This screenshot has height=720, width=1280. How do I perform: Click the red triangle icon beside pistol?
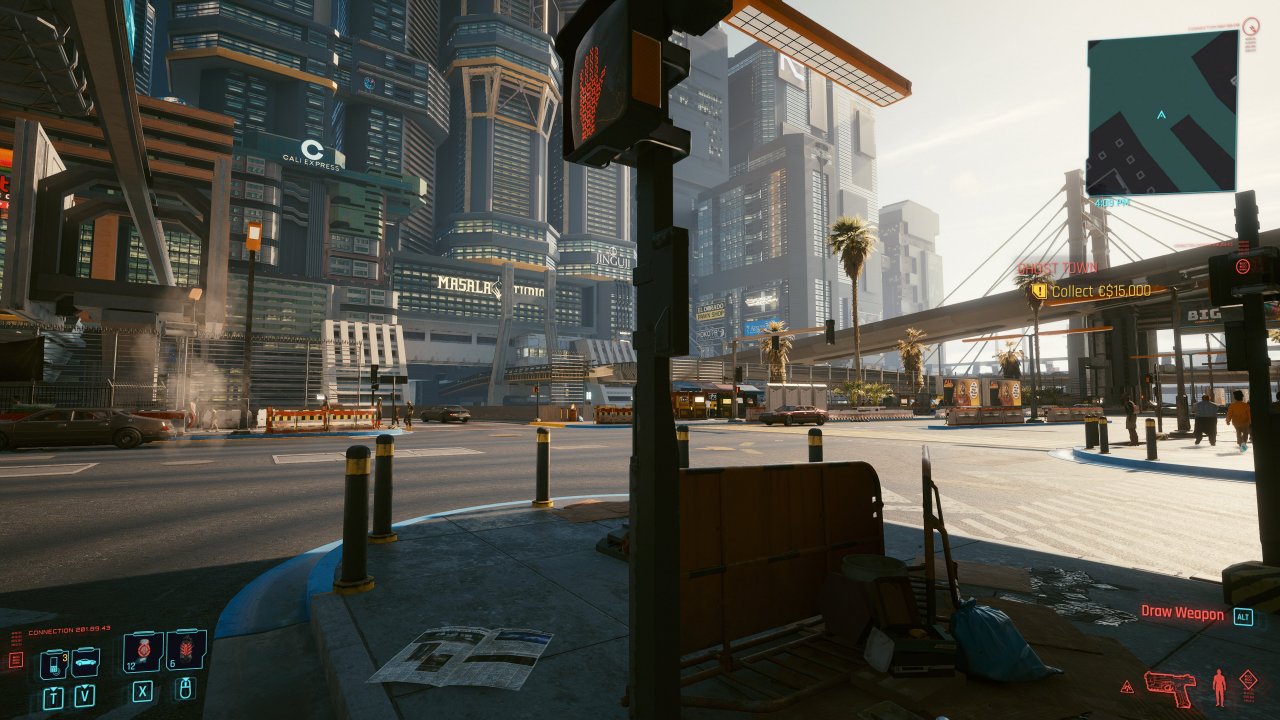tap(1127, 687)
